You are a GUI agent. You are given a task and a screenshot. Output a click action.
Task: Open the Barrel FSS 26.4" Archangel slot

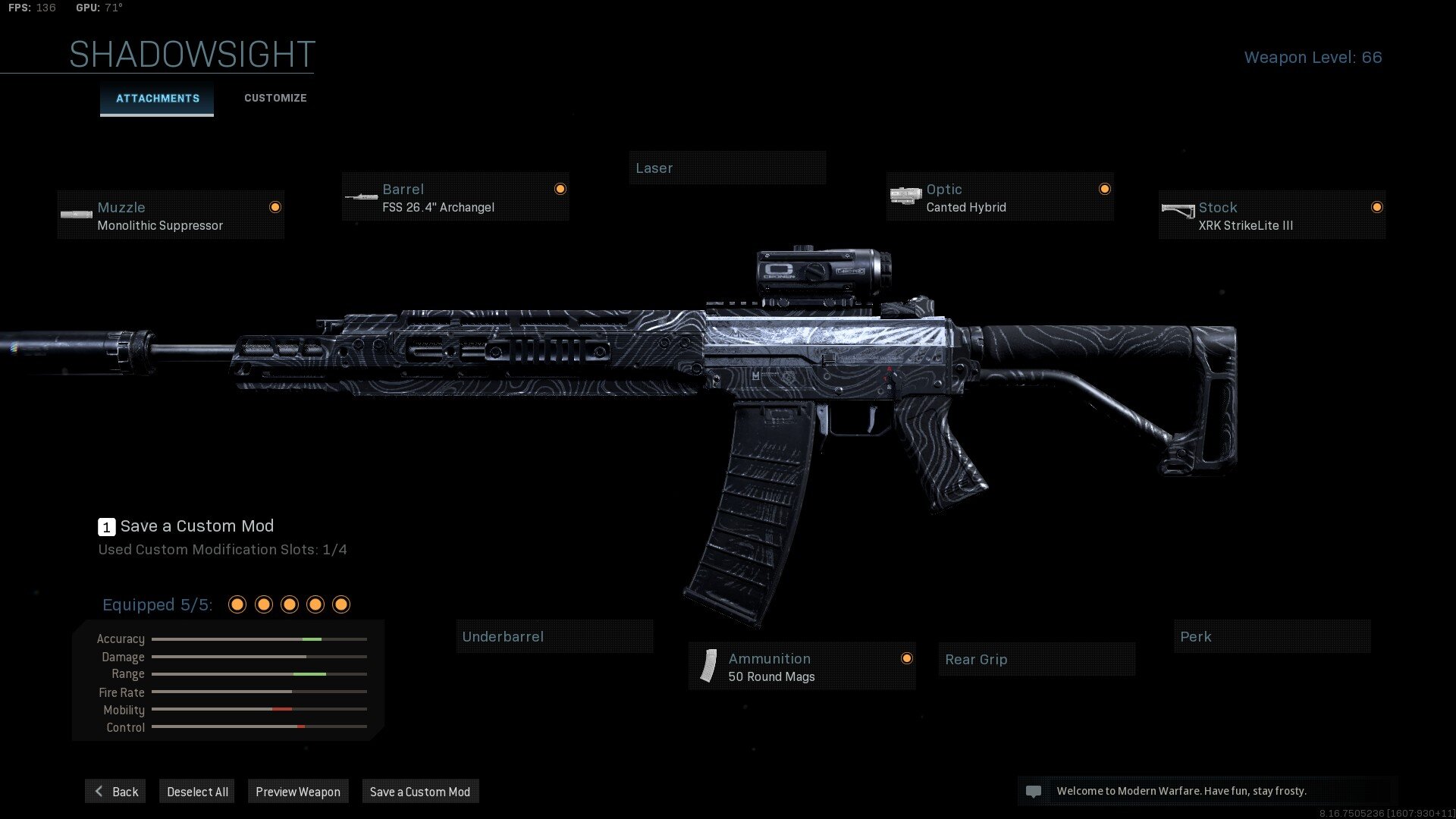(x=455, y=197)
